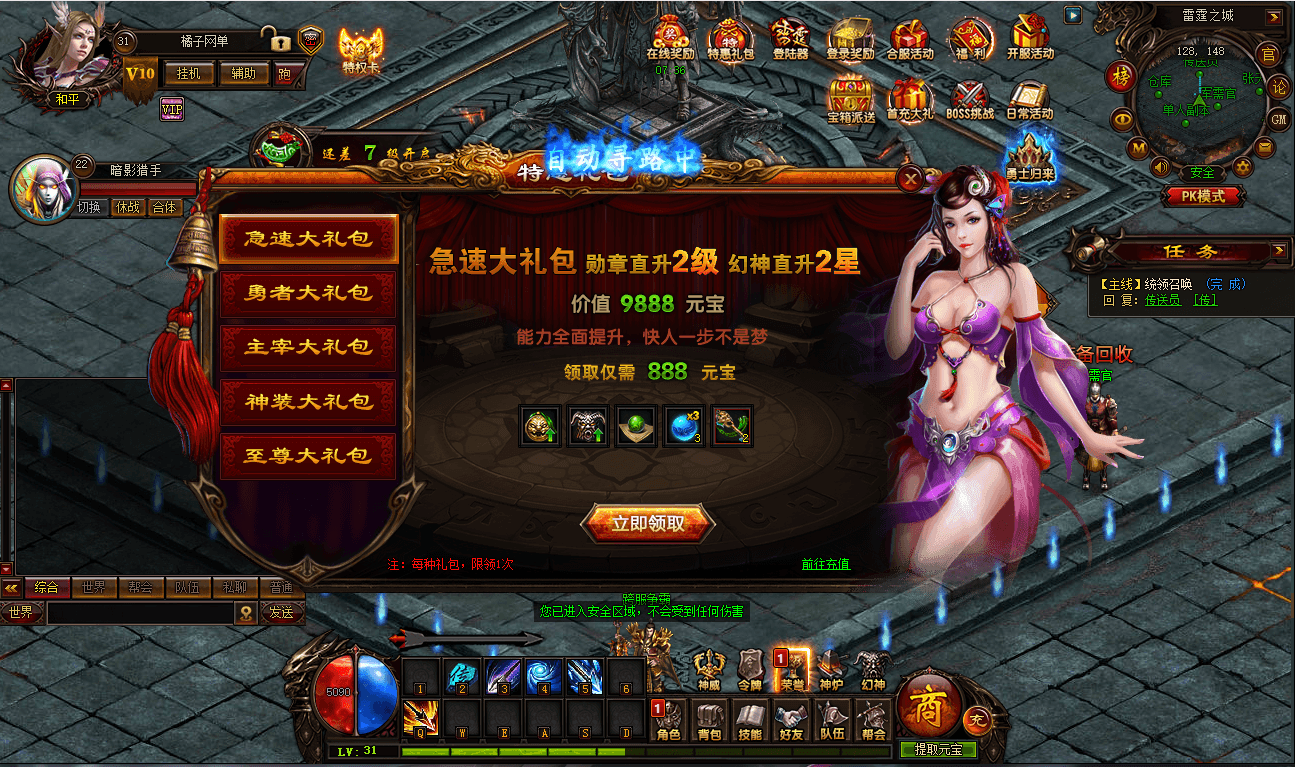The width and height of the screenshot is (1295, 767).
Task: Click the chat message input field
Action: [x=140, y=612]
